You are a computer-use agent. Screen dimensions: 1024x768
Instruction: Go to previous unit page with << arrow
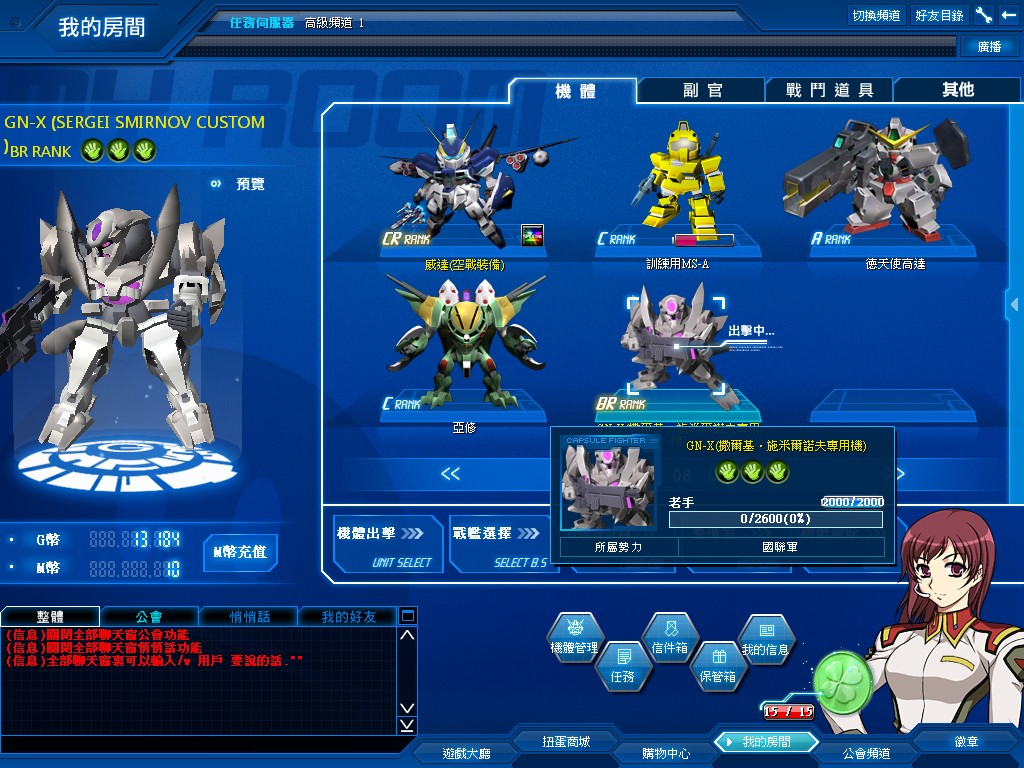[x=451, y=474]
